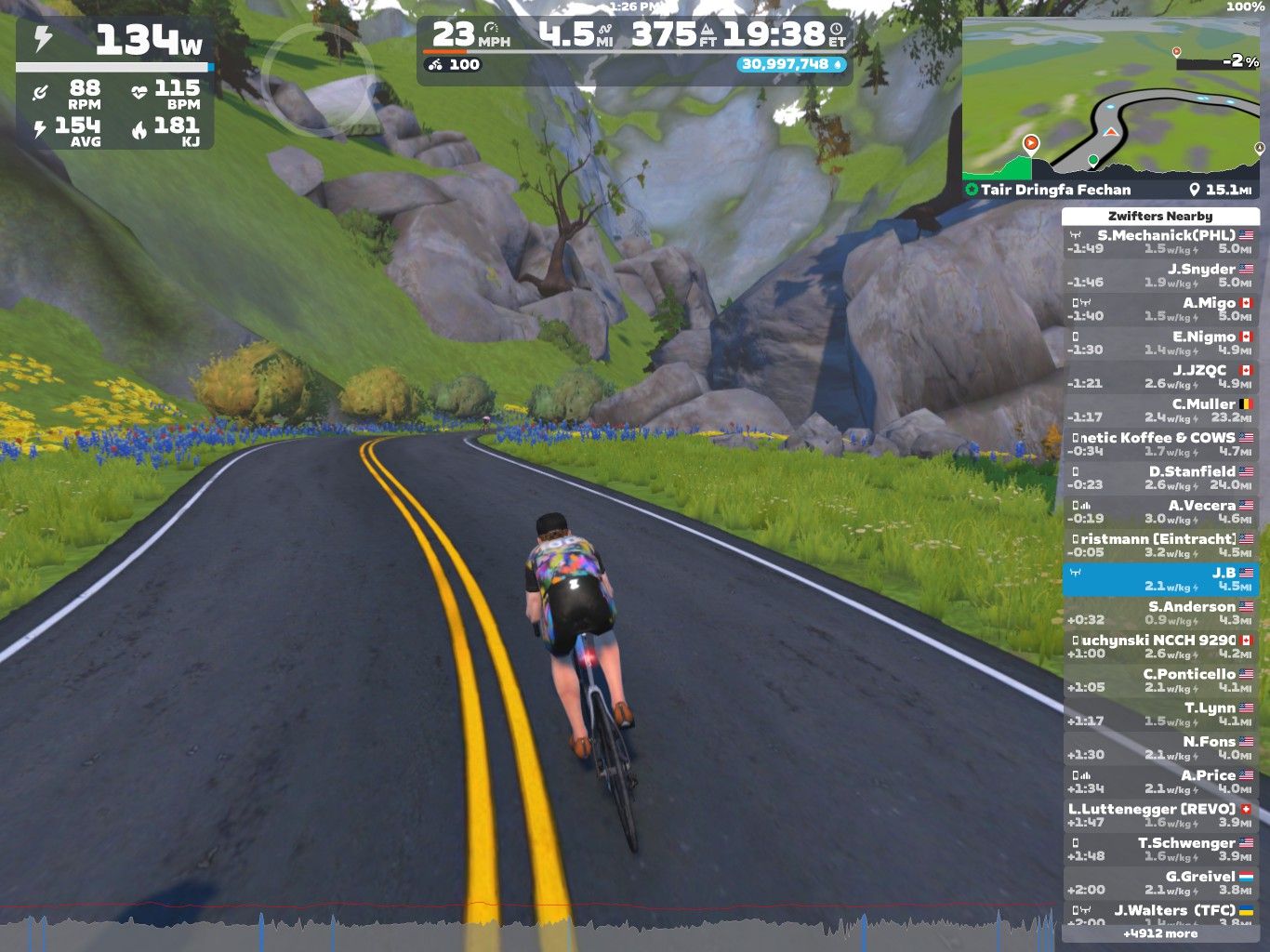Select rider S.Mechanick(PHL) in Zwifters Nearby
Viewport: 1270px width, 952px height.
[x=1160, y=242]
